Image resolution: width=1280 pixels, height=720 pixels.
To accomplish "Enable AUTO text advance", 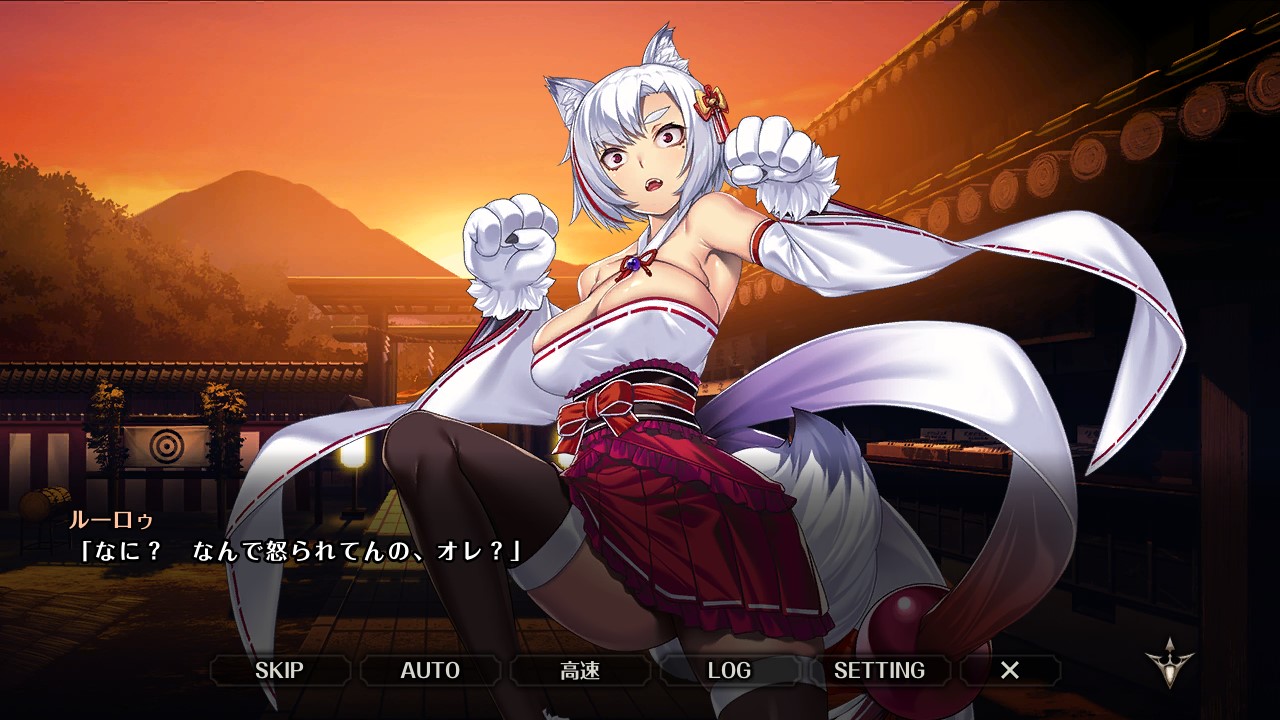I will pos(430,670).
